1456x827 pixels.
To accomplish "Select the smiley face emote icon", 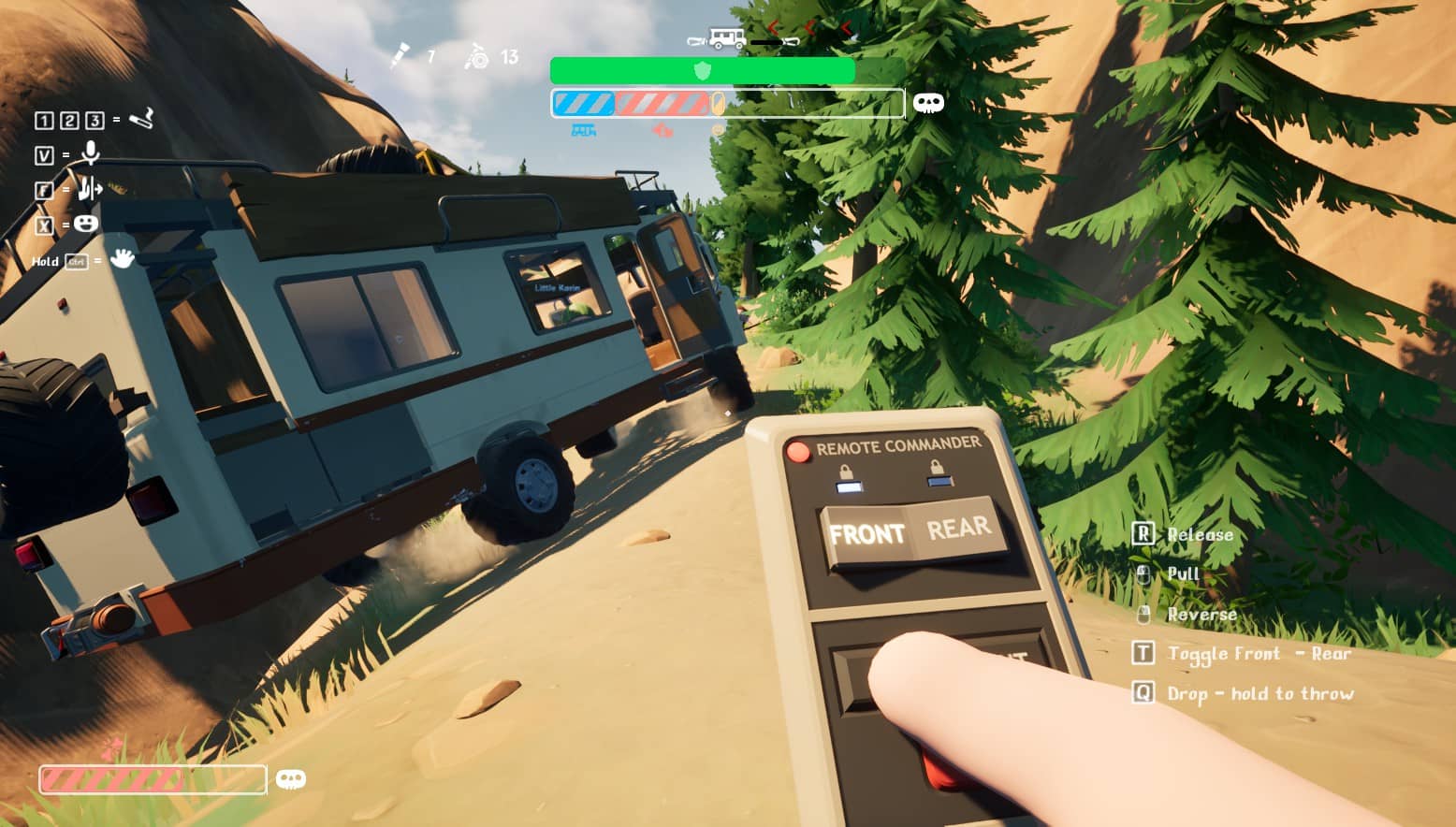I will [x=86, y=224].
